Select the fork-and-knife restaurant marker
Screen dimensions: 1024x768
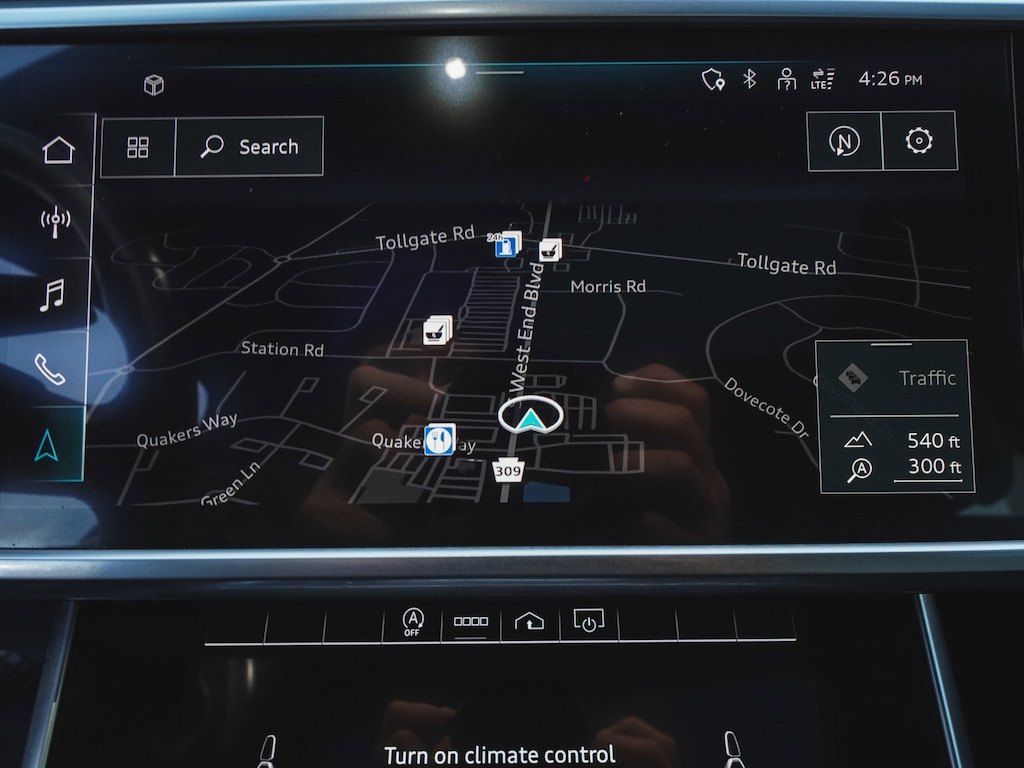tap(439, 439)
